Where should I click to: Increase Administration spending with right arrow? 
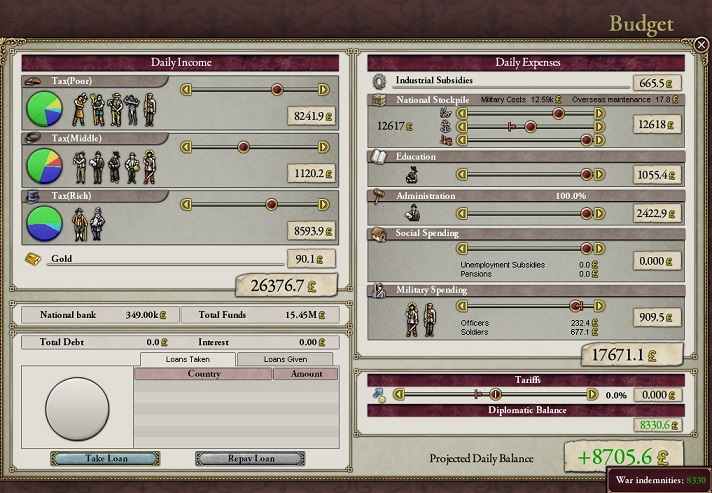(600, 211)
